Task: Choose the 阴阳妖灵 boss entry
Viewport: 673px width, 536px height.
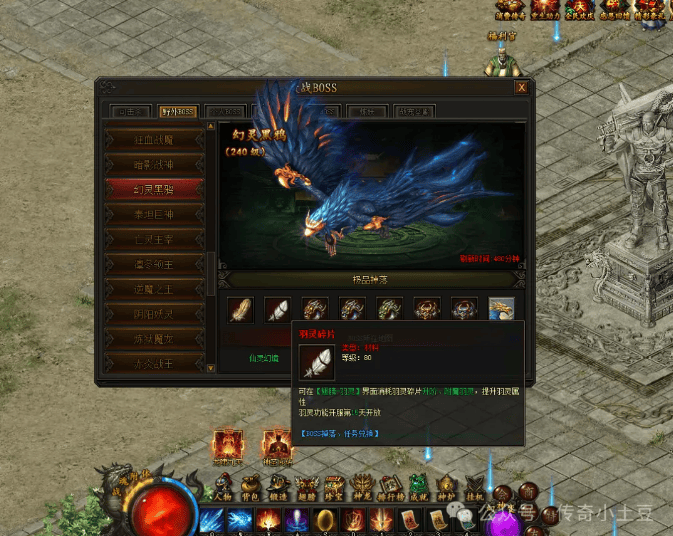Action: (x=156, y=313)
